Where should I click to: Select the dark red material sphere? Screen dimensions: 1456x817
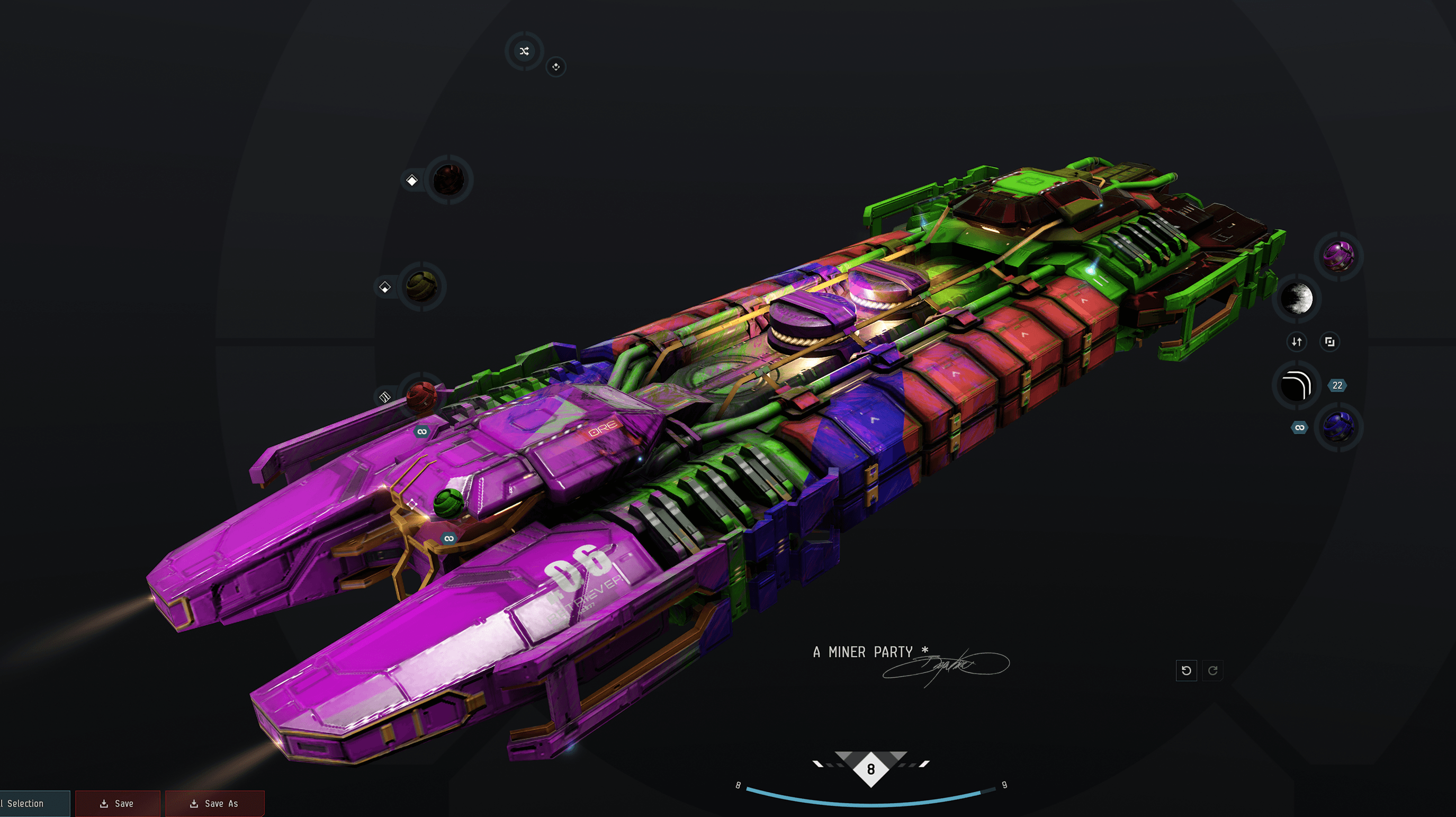point(448,180)
